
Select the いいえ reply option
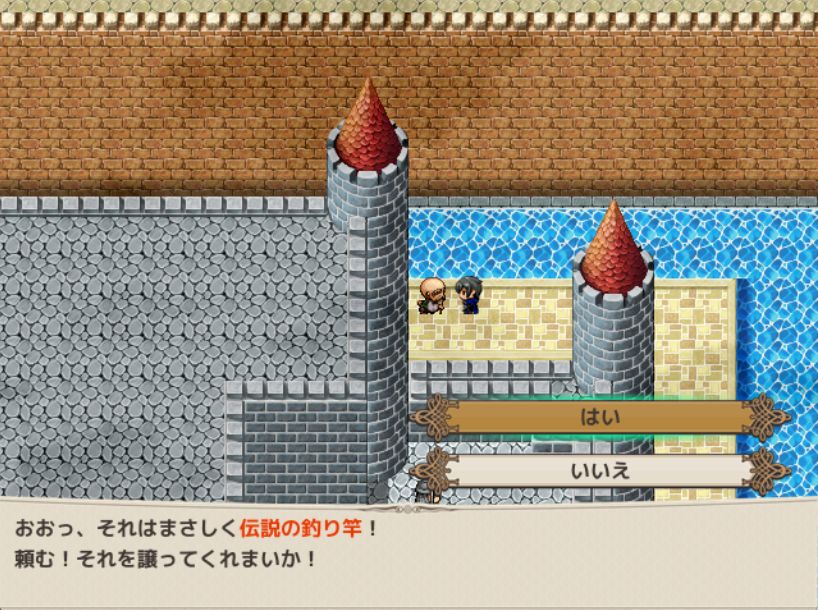tap(600, 469)
